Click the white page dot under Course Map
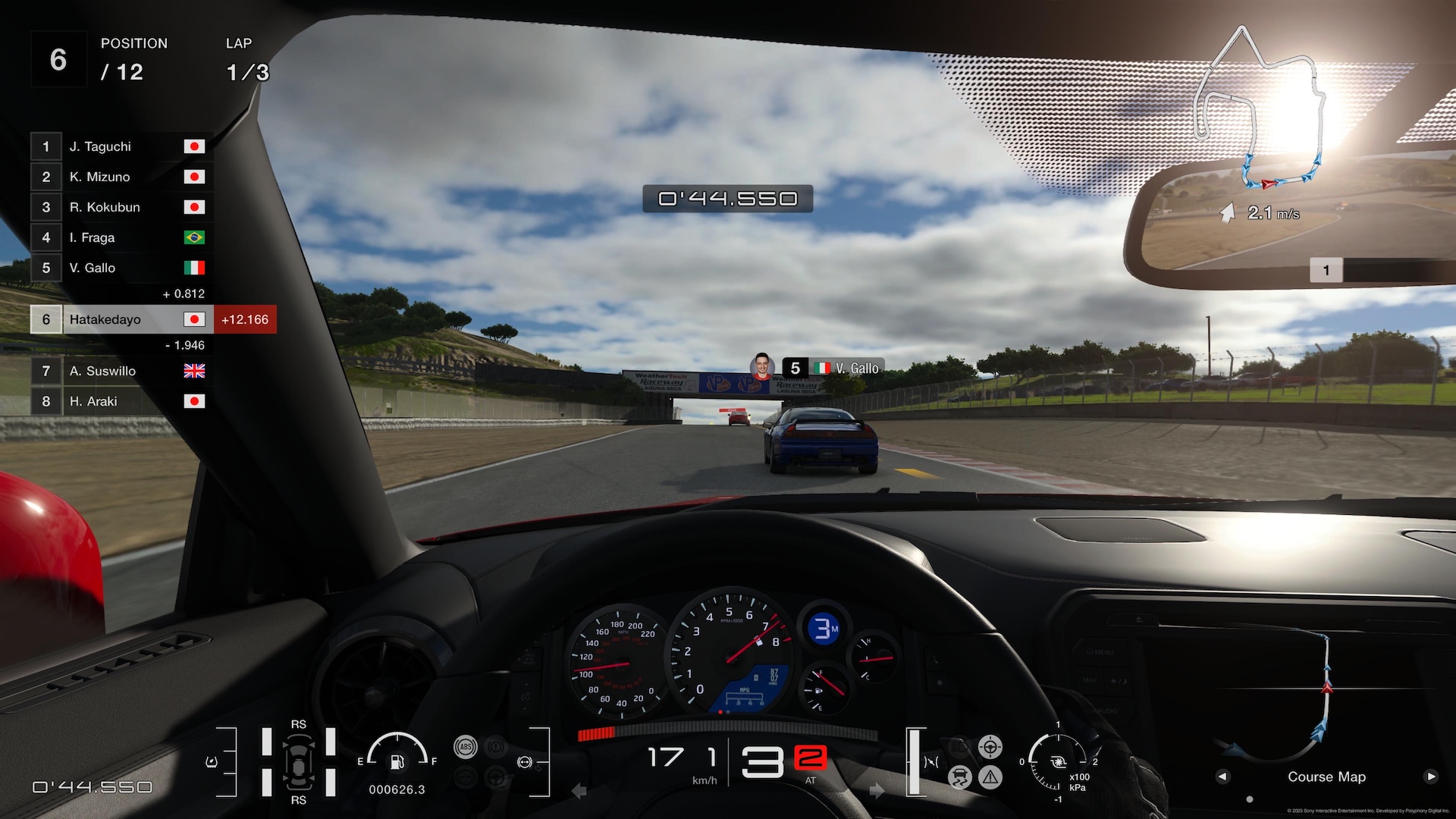The width and height of the screenshot is (1456, 819). [x=1250, y=799]
